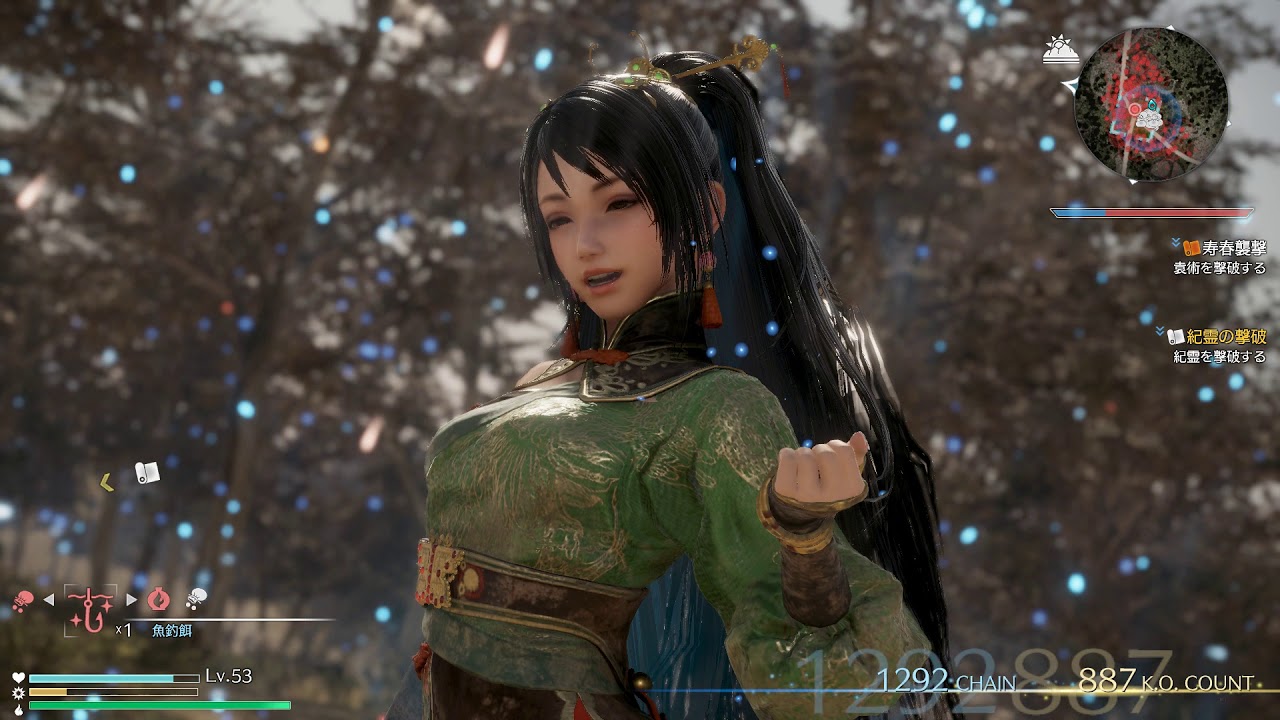Cycle items using the right arrow selector
1280x720 pixels.
pos(133,599)
